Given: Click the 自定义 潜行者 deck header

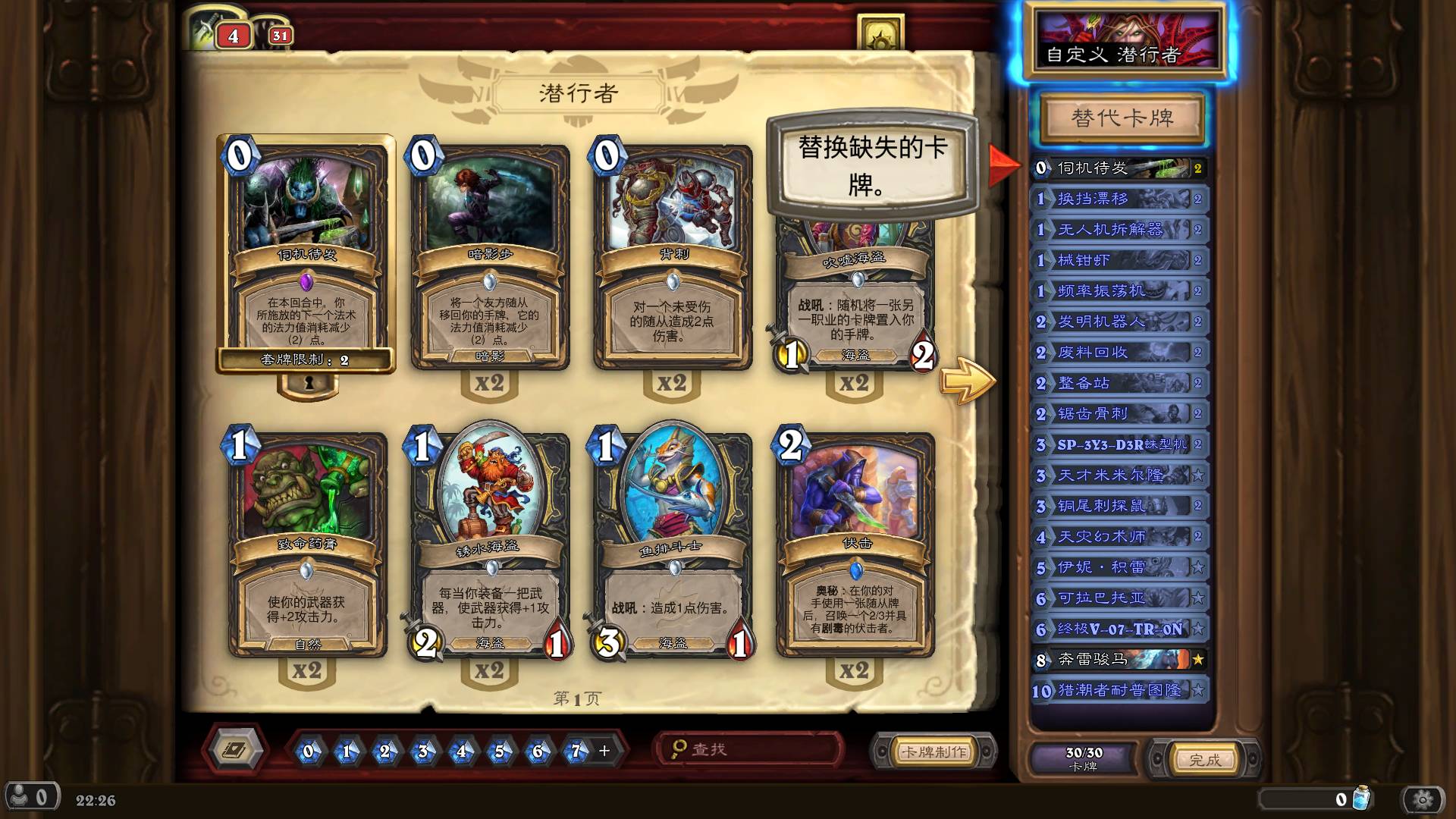Looking at the screenshot, I should click(x=1122, y=42).
